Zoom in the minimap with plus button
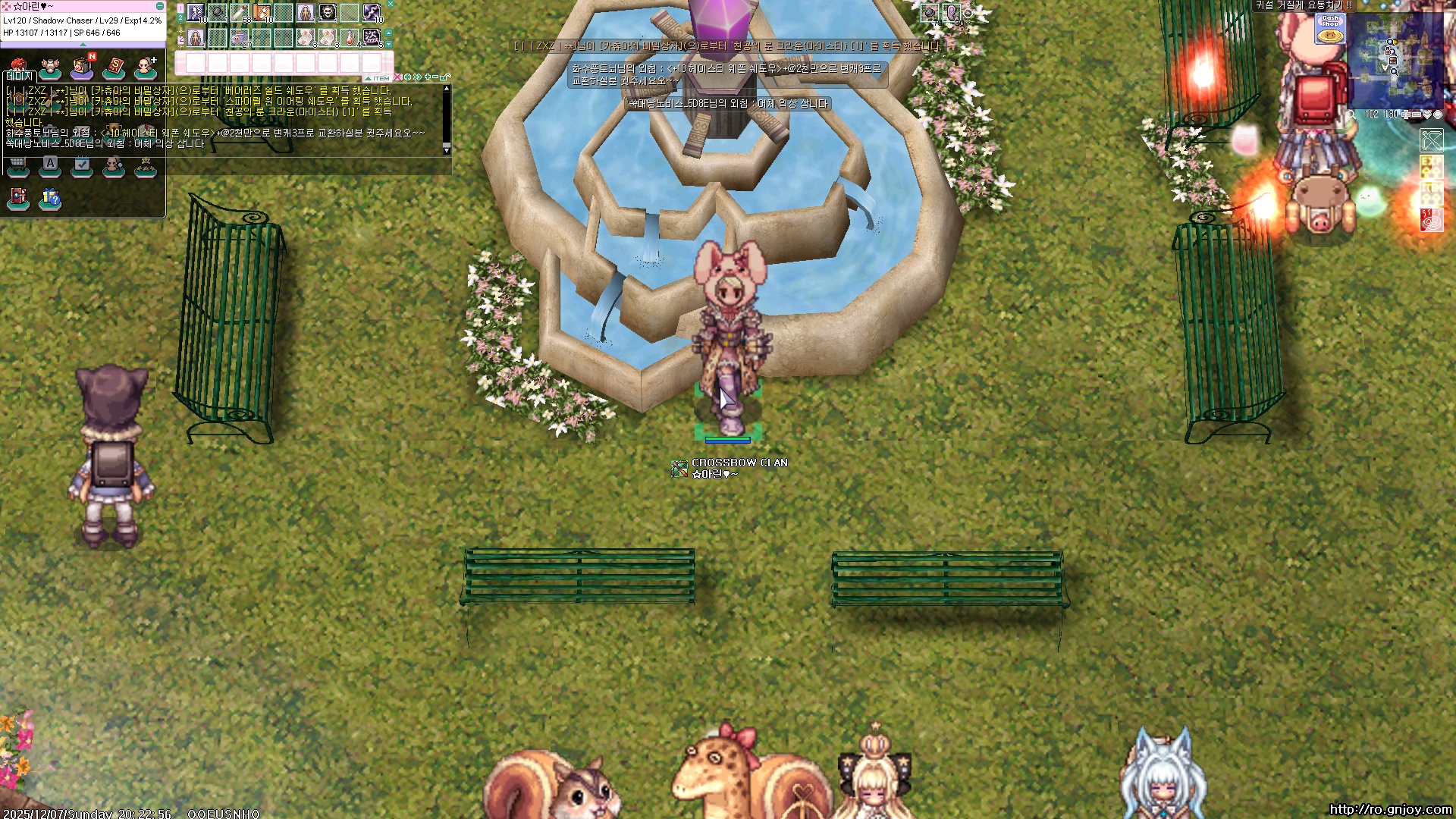The height and width of the screenshot is (819, 1456). pyautogui.click(x=1406, y=115)
